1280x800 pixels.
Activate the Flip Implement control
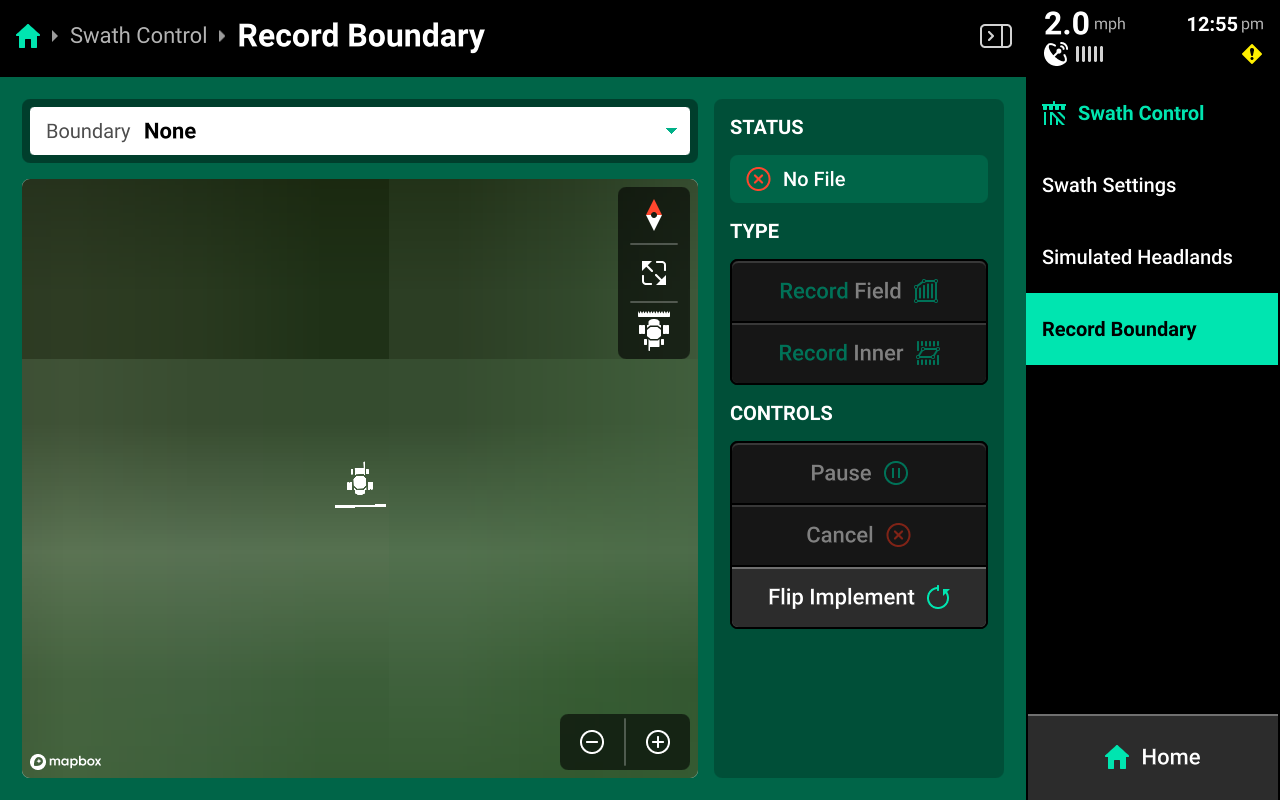click(x=859, y=597)
